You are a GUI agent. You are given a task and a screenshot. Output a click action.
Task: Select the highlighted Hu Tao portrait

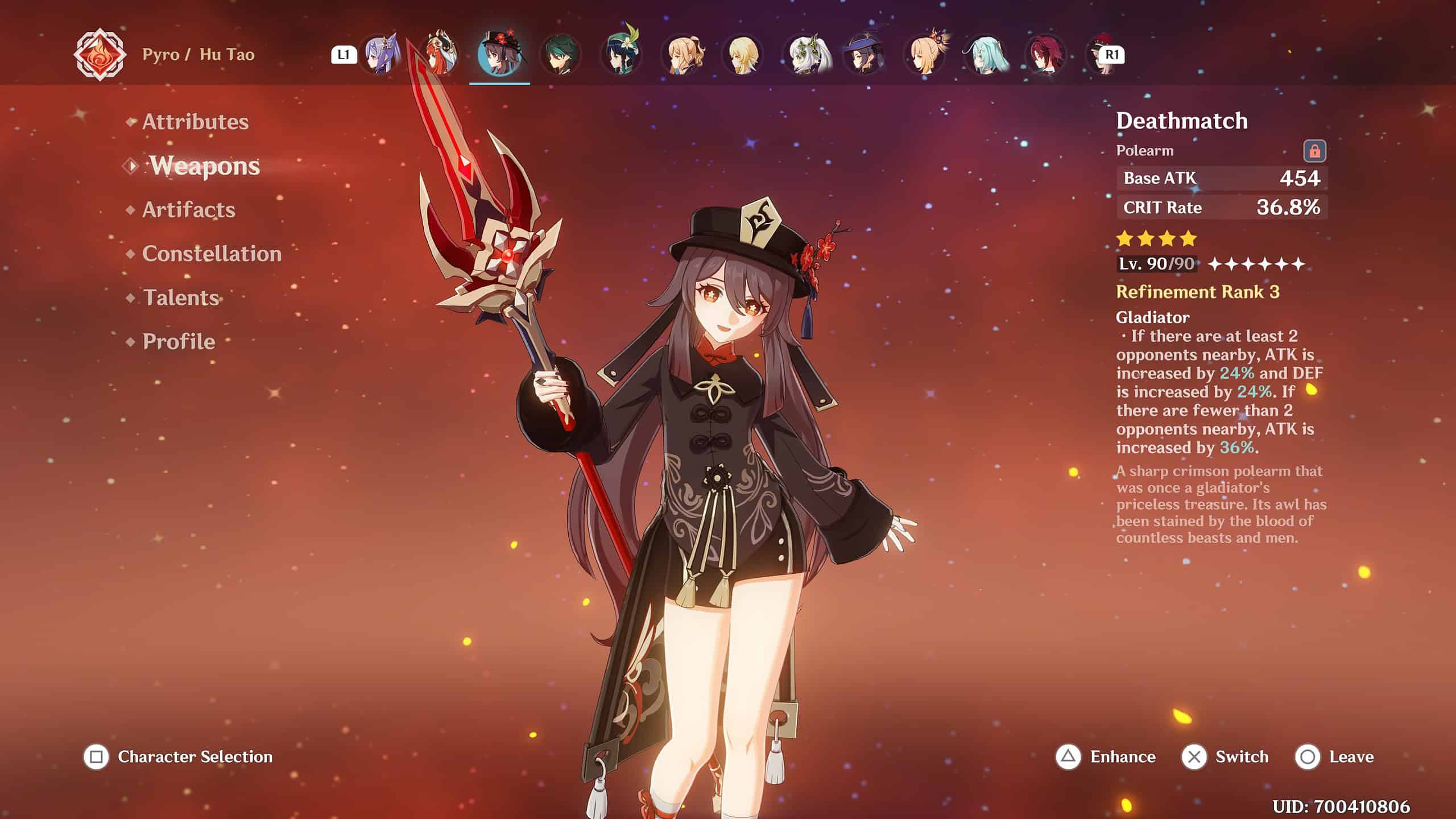499,55
